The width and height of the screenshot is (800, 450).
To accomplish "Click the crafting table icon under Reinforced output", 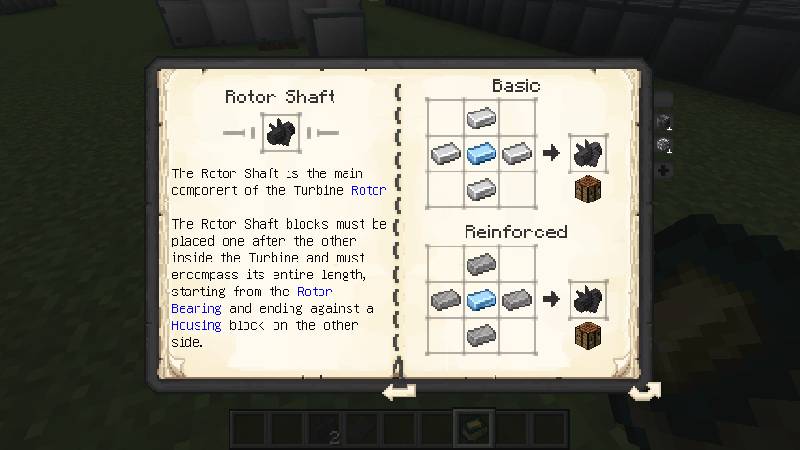I will 587,335.
